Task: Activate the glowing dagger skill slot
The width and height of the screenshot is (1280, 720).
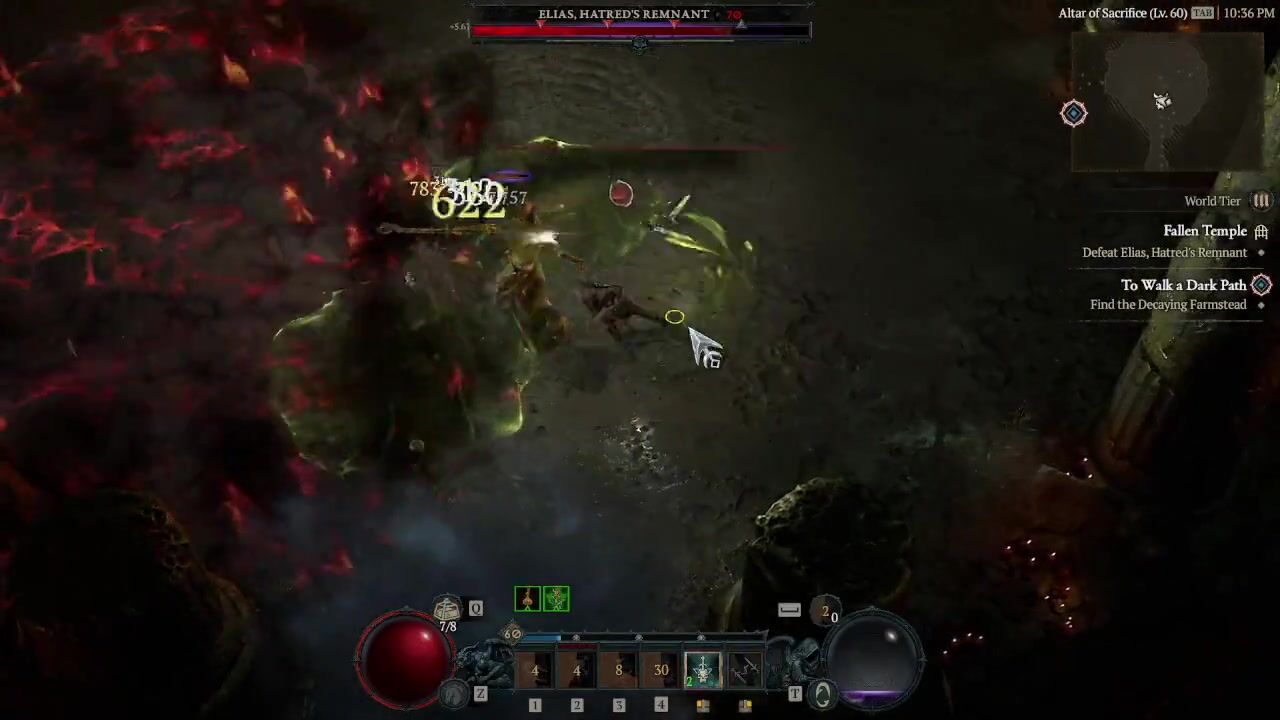Action: pos(702,670)
